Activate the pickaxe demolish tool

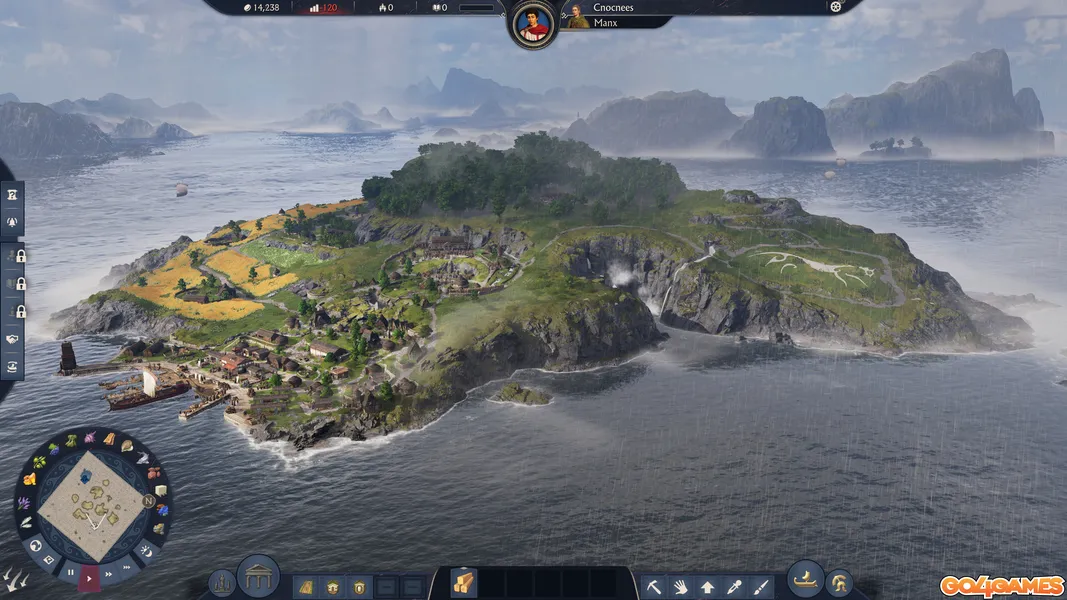653,586
